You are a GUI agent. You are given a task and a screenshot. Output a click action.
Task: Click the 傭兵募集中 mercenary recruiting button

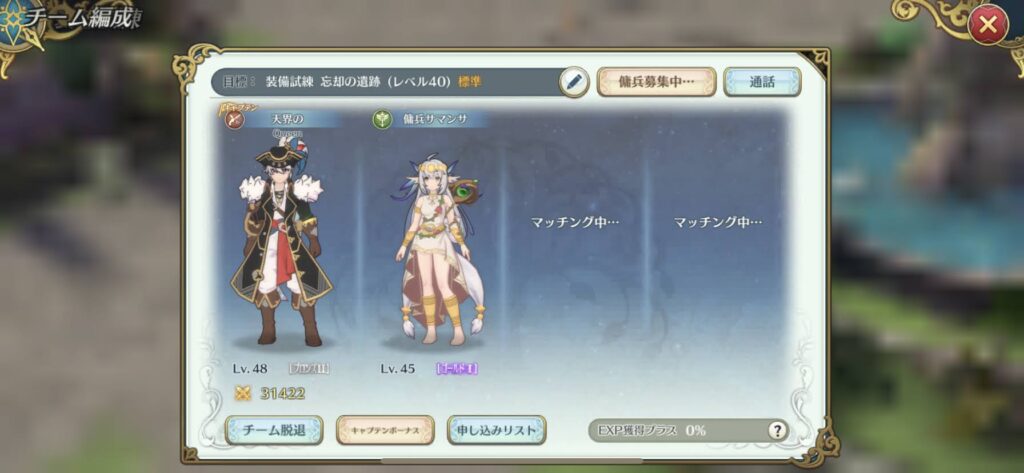pyautogui.click(x=656, y=82)
